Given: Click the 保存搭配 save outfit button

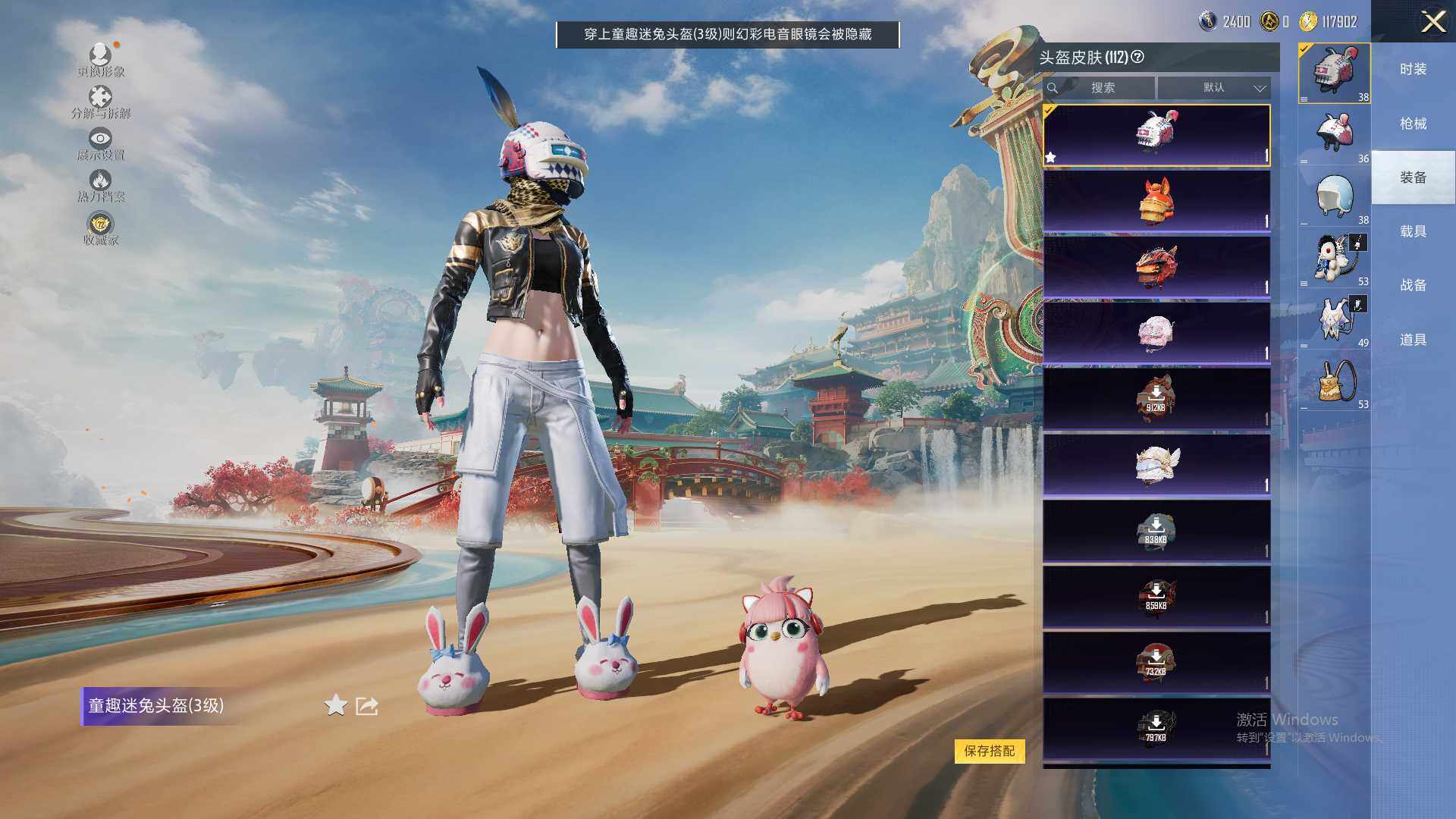Looking at the screenshot, I should (x=989, y=751).
